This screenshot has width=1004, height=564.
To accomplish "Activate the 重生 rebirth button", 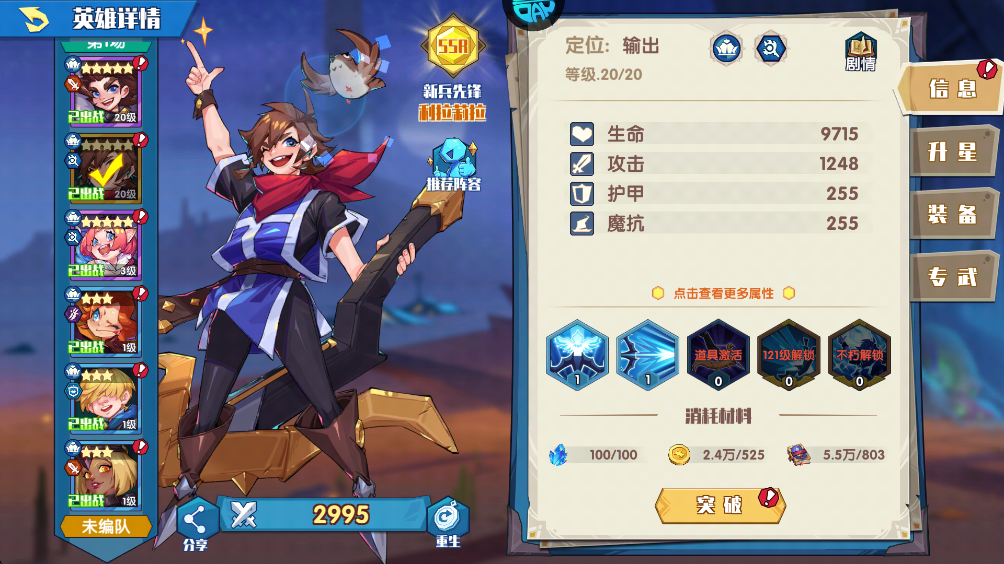I will pos(447,521).
